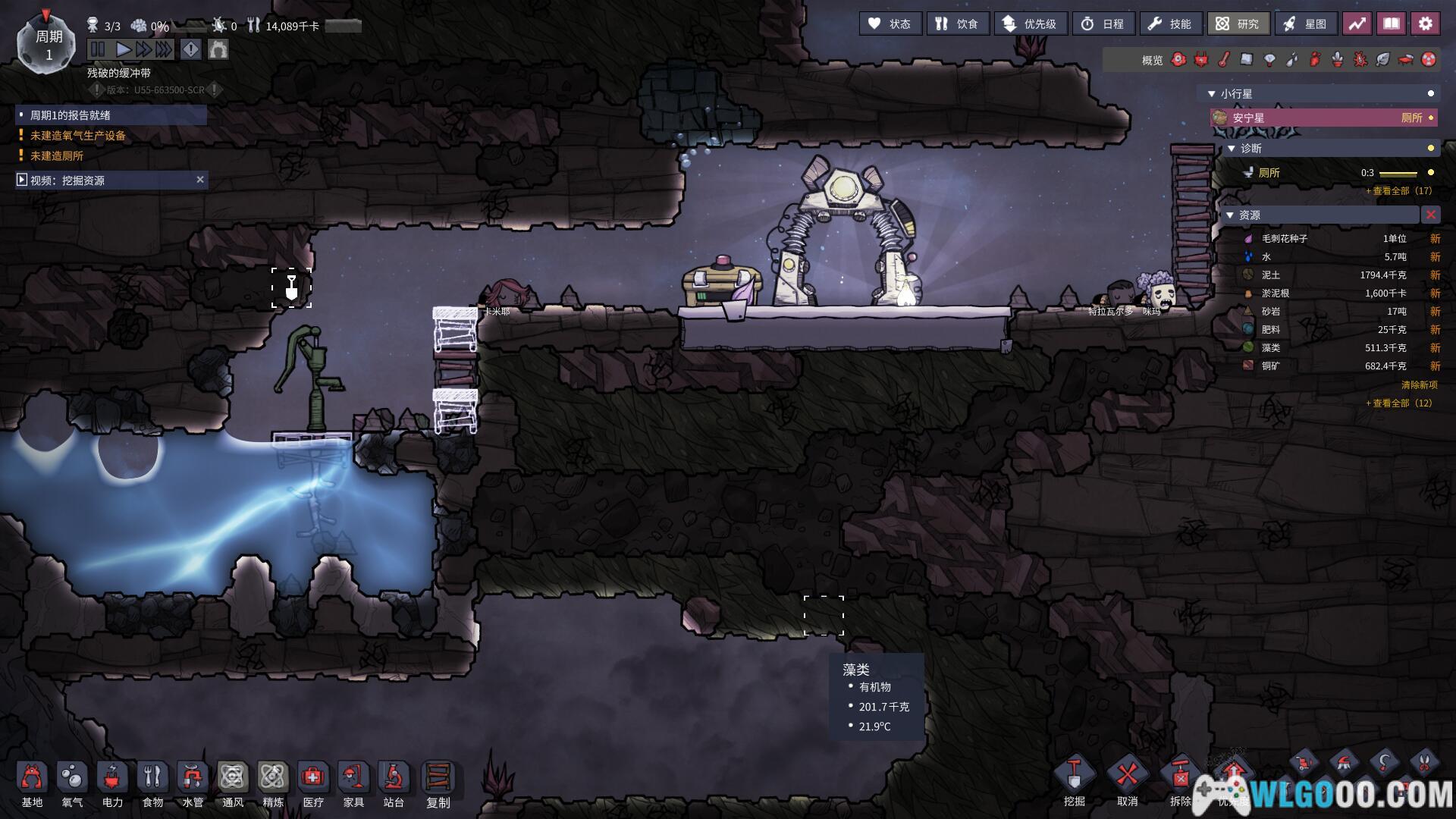1456x819 pixels.
Task: Open the 星图 starmap
Action: coord(1305,24)
